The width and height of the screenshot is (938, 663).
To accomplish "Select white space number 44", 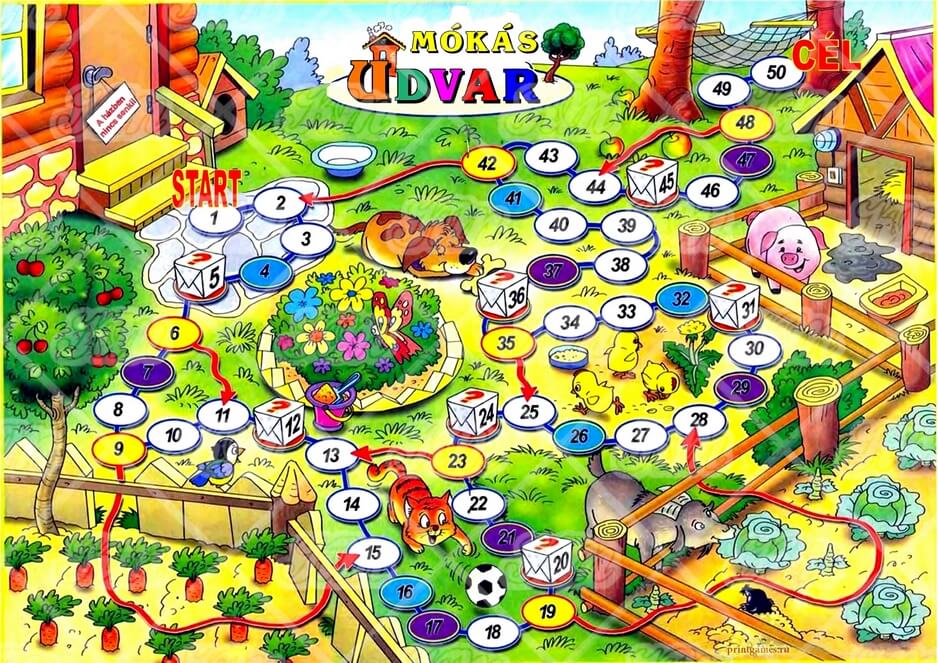I will [x=596, y=185].
